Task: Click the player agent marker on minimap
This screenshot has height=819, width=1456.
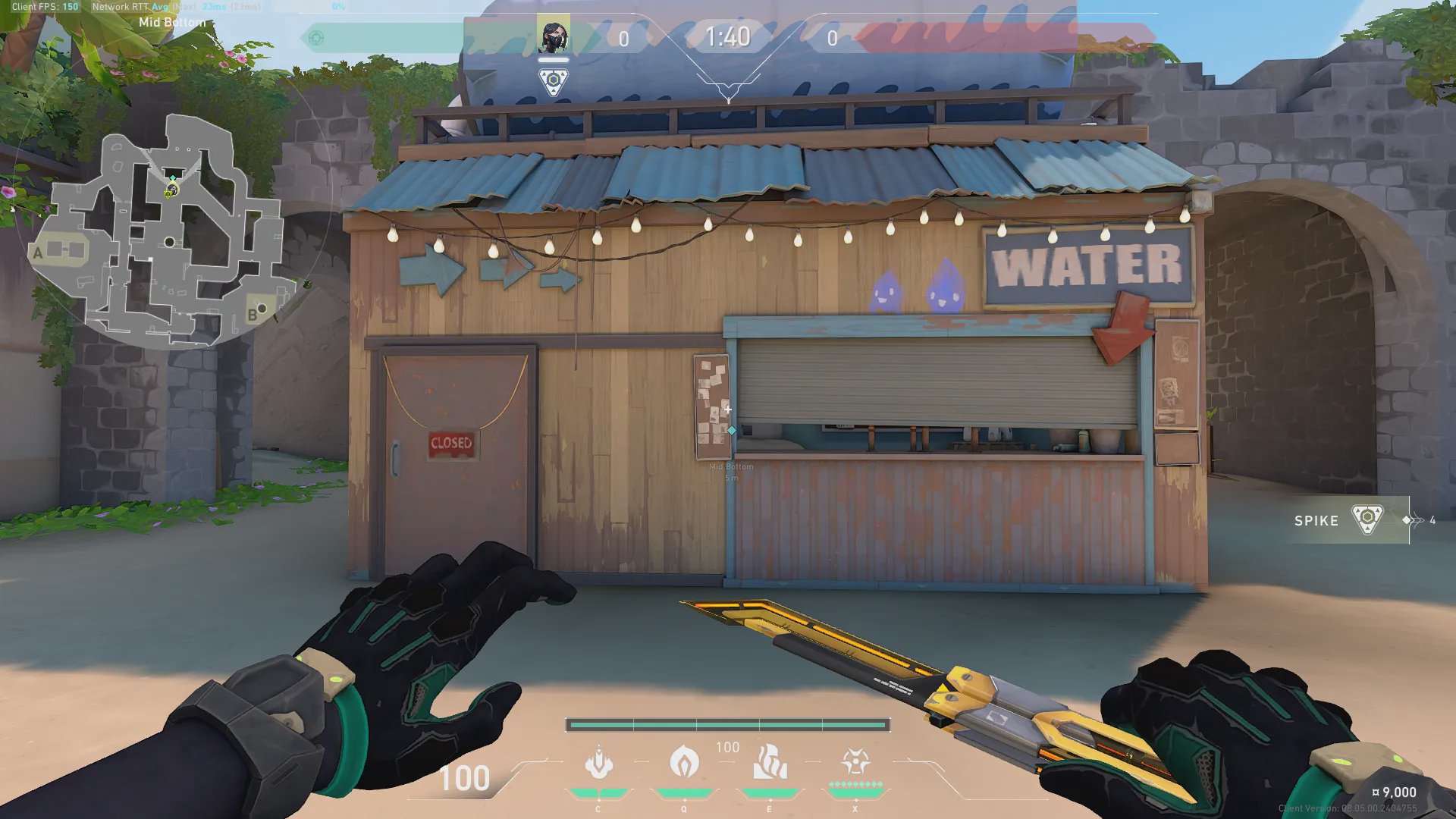Action: click(x=171, y=190)
